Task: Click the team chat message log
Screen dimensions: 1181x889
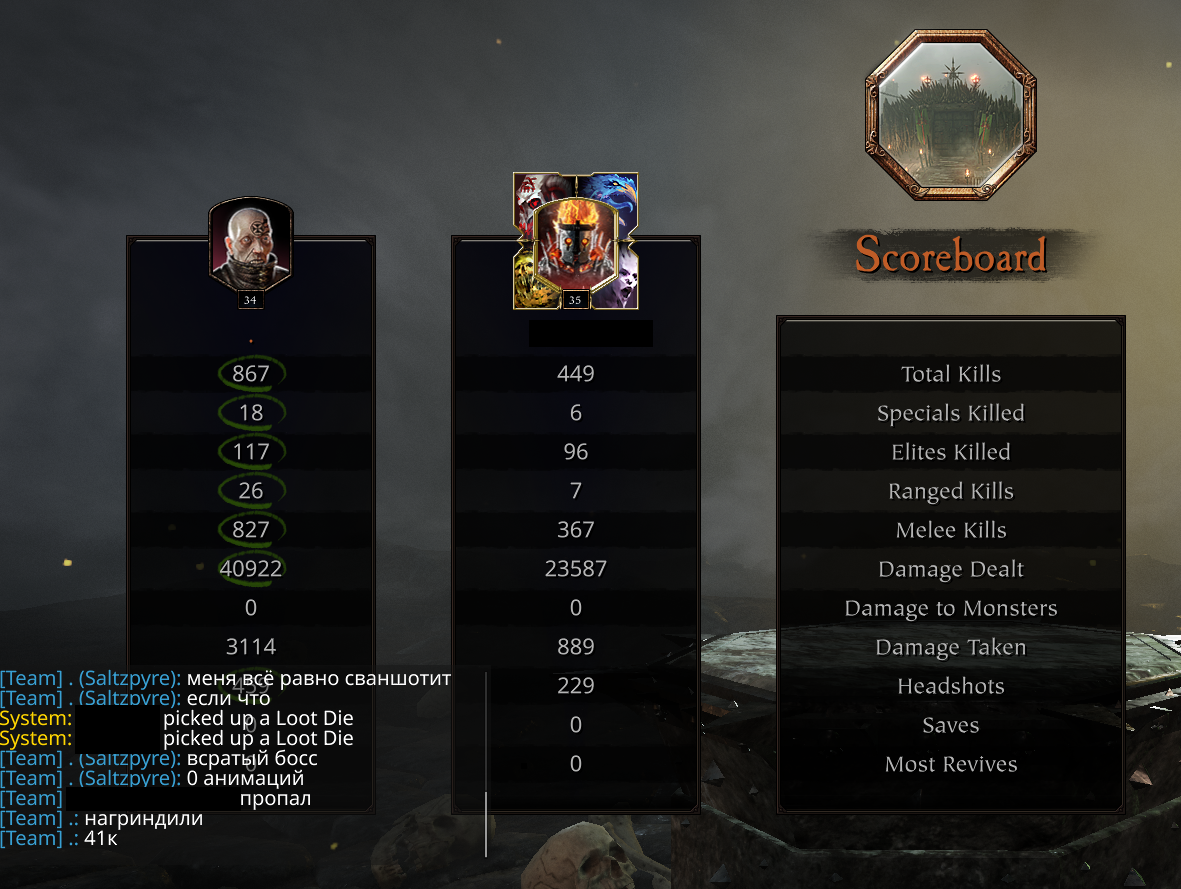Action: [x=230, y=758]
